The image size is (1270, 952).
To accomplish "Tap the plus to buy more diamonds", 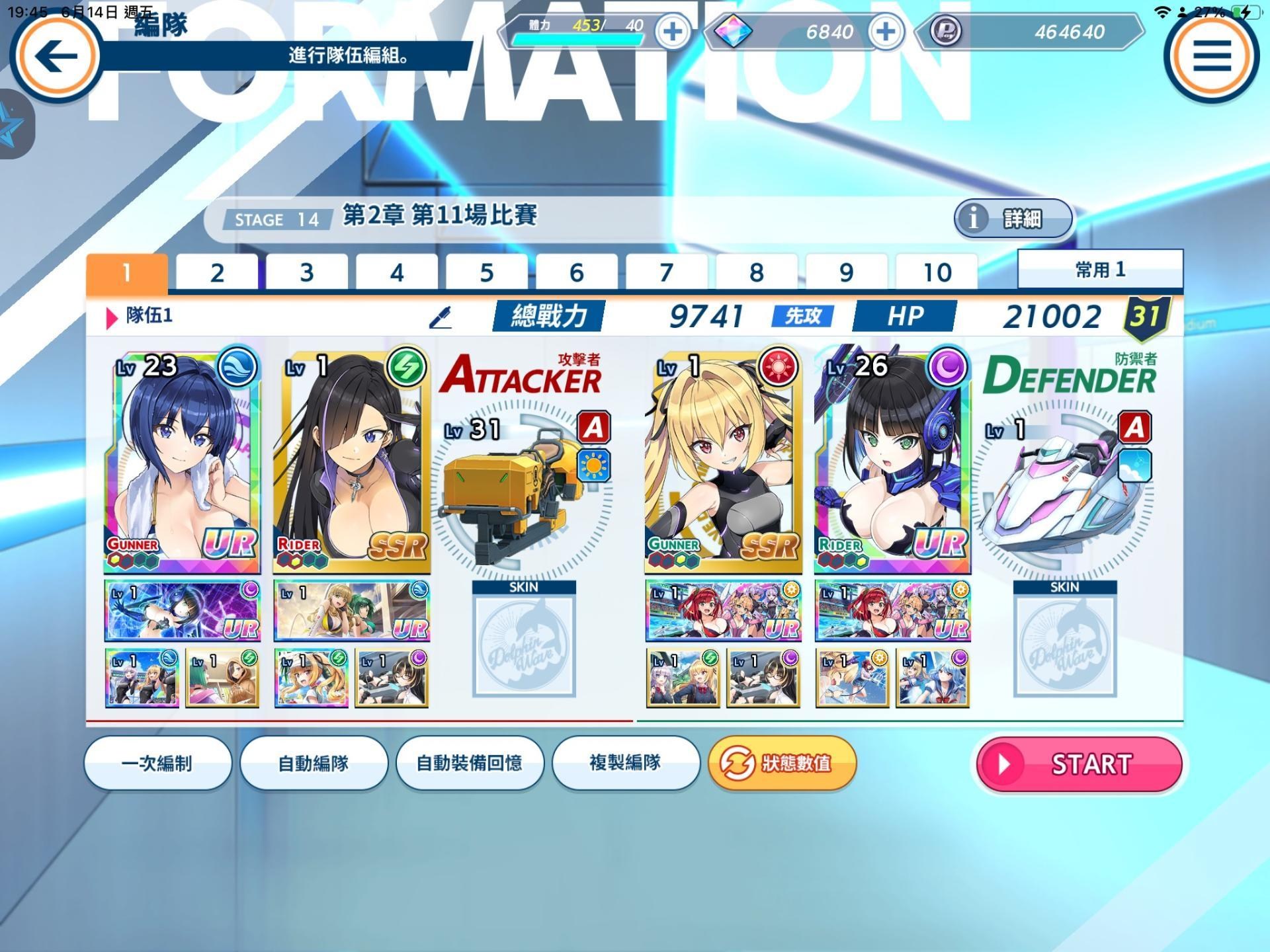I will coord(886,33).
